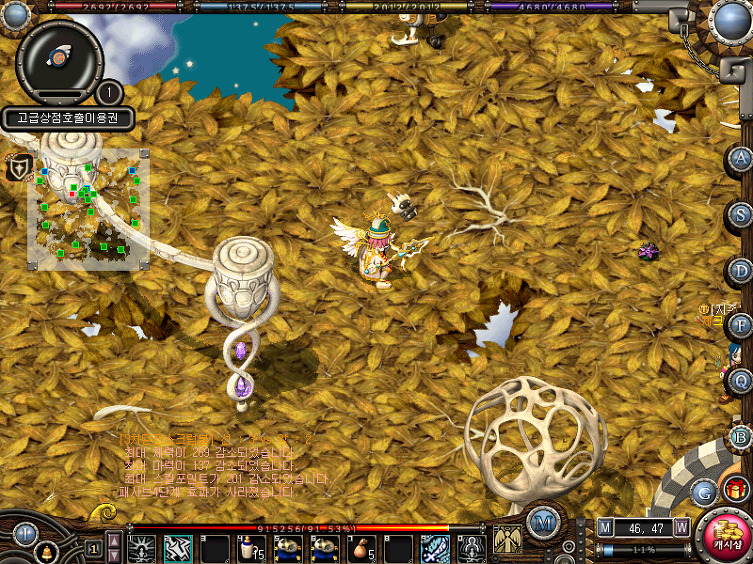
Task: Use the brown pouch hotbar item with 5
Action: [x=361, y=548]
